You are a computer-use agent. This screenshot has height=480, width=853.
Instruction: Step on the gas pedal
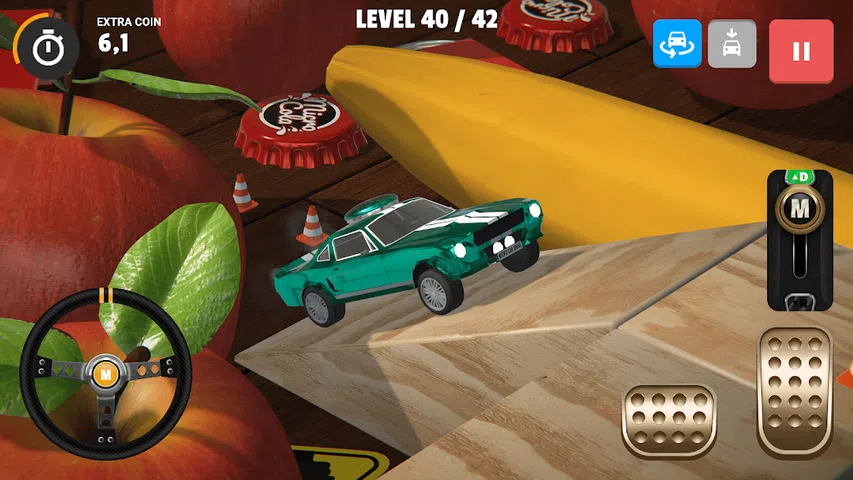pos(795,391)
